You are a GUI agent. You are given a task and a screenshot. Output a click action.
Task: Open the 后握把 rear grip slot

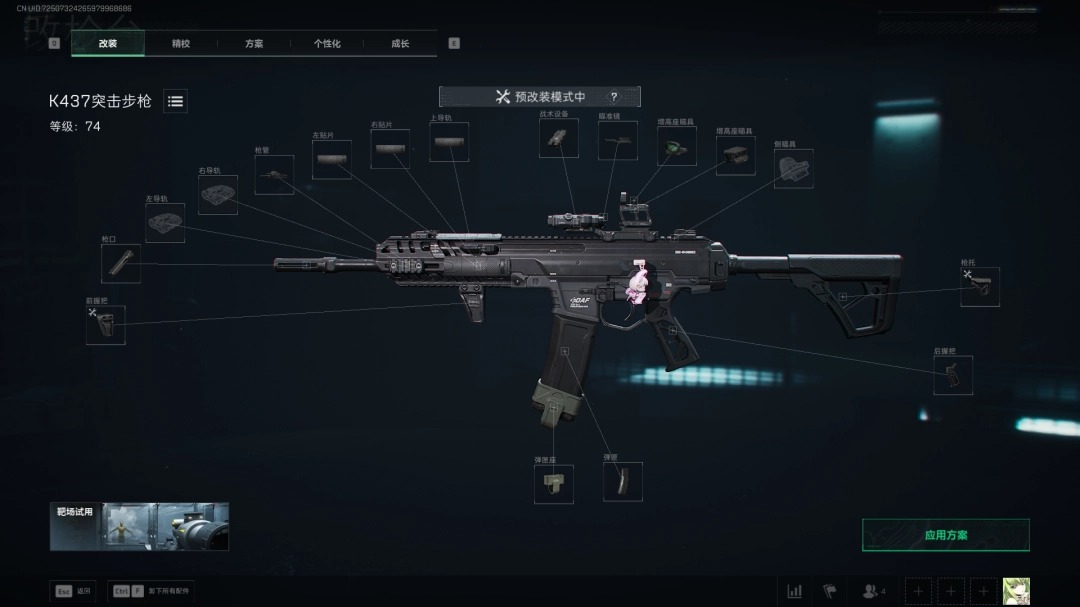click(953, 375)
